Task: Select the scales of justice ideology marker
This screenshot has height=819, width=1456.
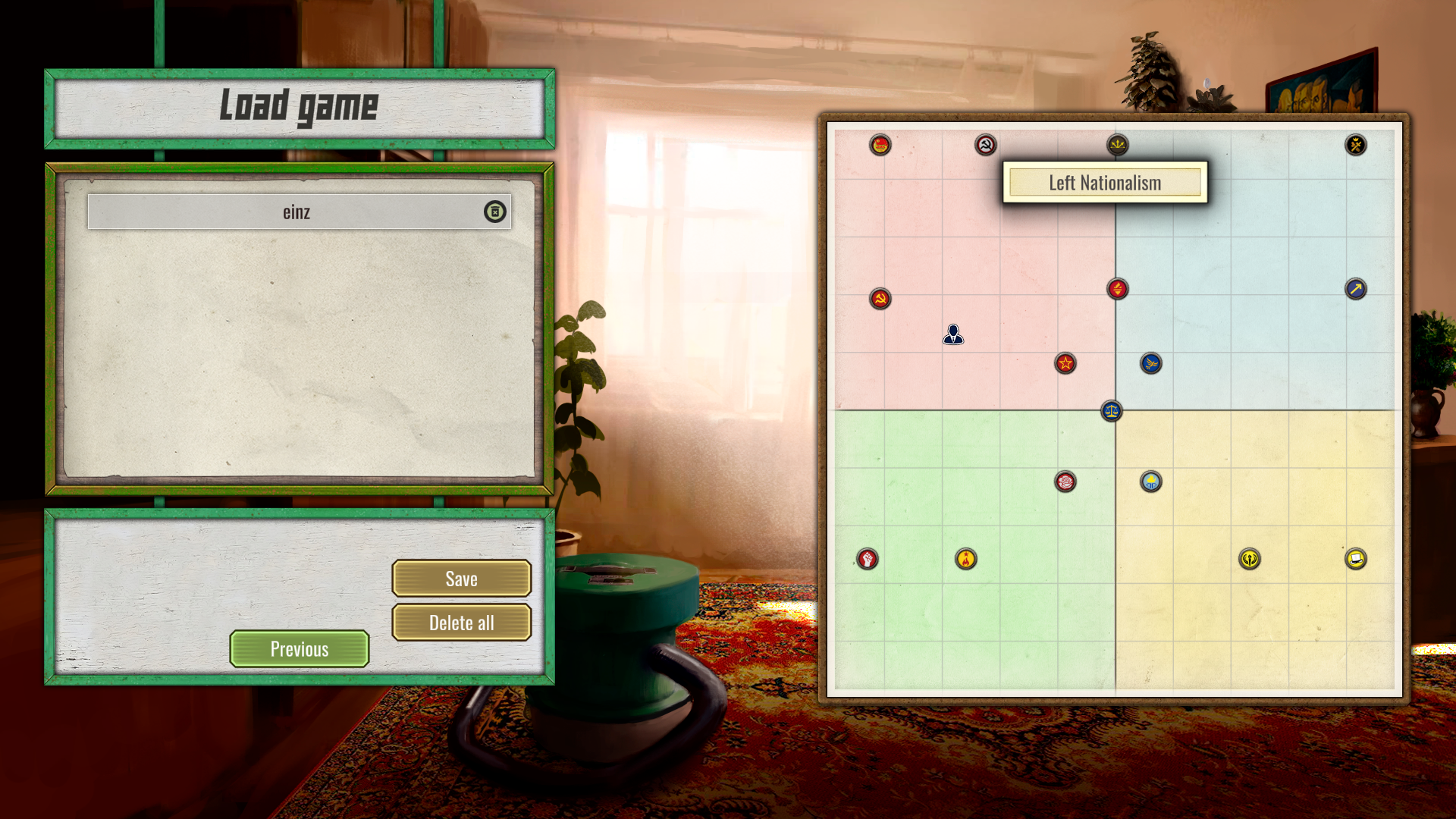Action: [x=1112, y=411]
